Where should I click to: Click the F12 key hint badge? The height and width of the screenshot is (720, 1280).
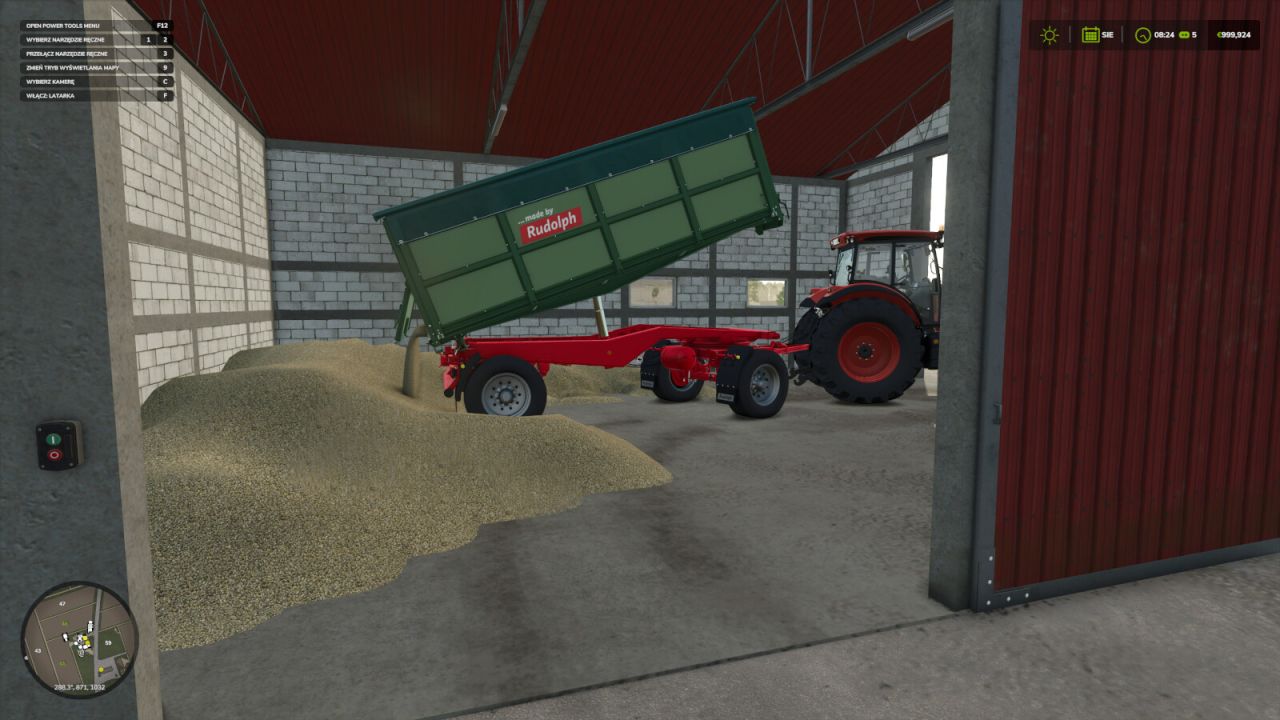pos(164,26)
